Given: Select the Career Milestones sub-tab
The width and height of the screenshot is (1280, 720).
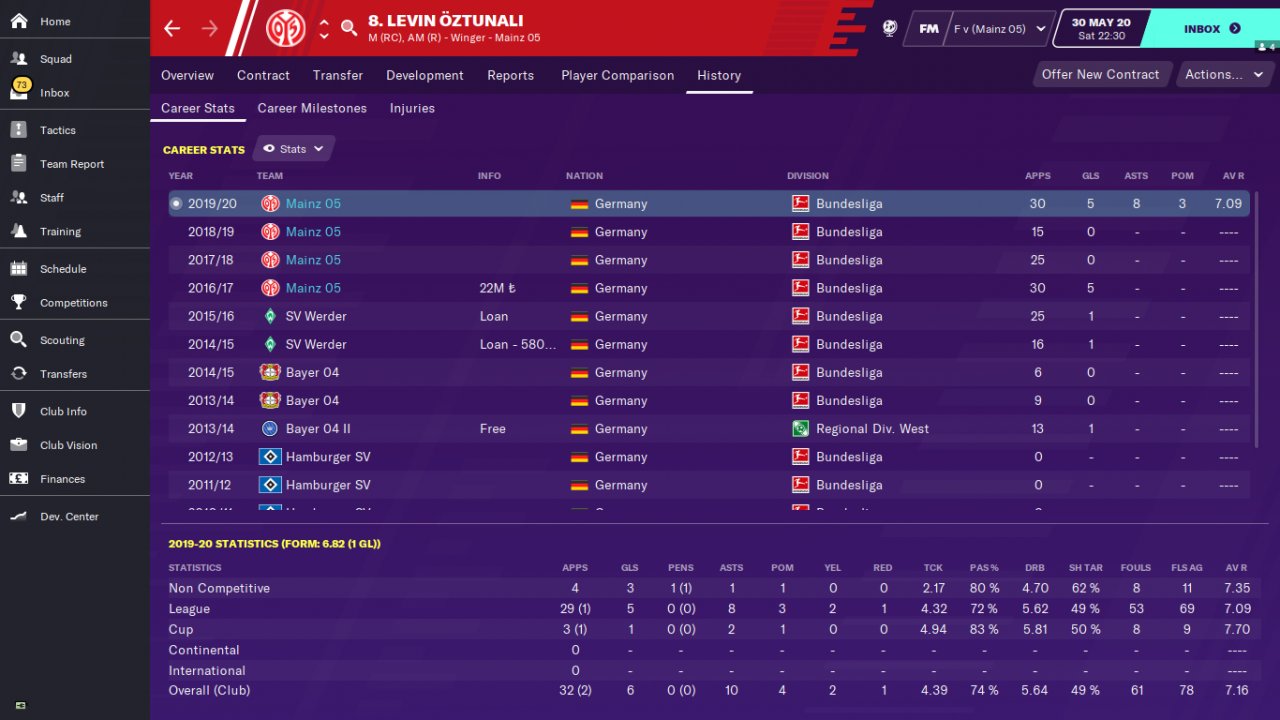Looking at the screenshot, I should coord(312,108).
